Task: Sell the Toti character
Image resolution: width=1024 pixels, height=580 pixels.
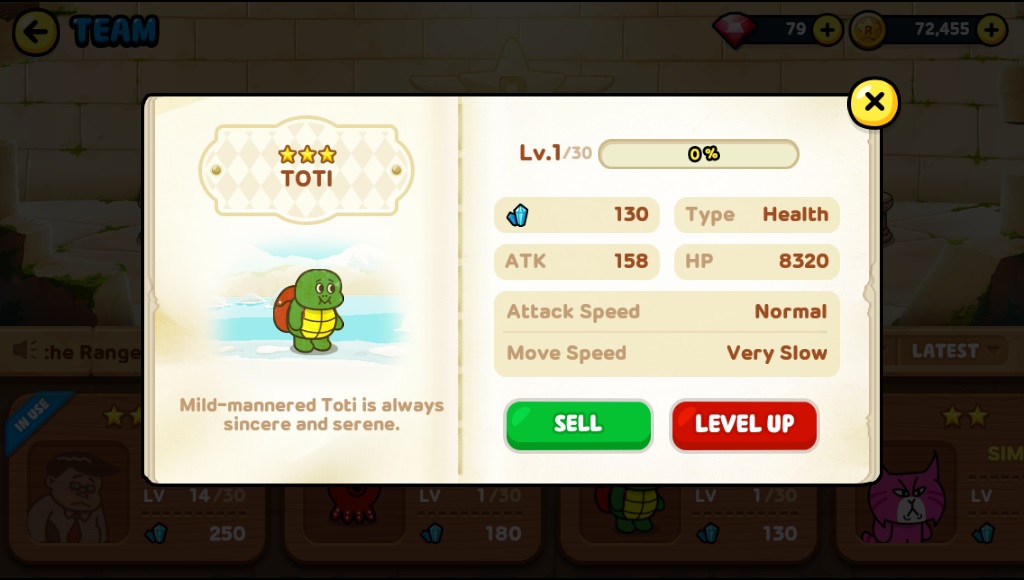Action: [x=578, y=424]
